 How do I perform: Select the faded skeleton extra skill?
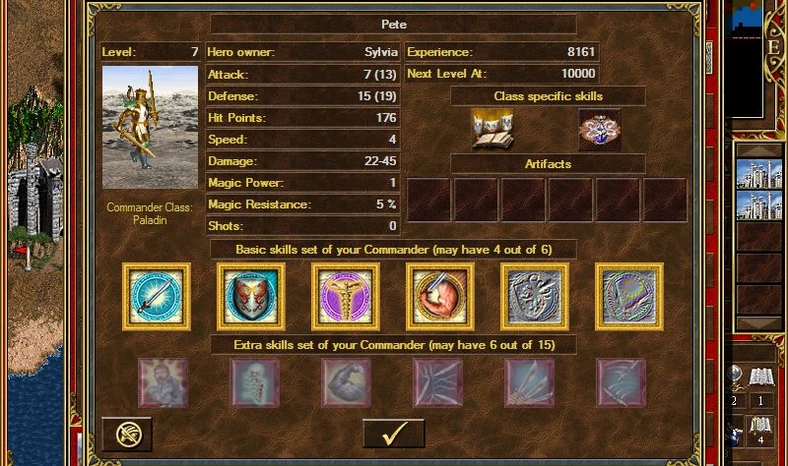tap(254, 383)
